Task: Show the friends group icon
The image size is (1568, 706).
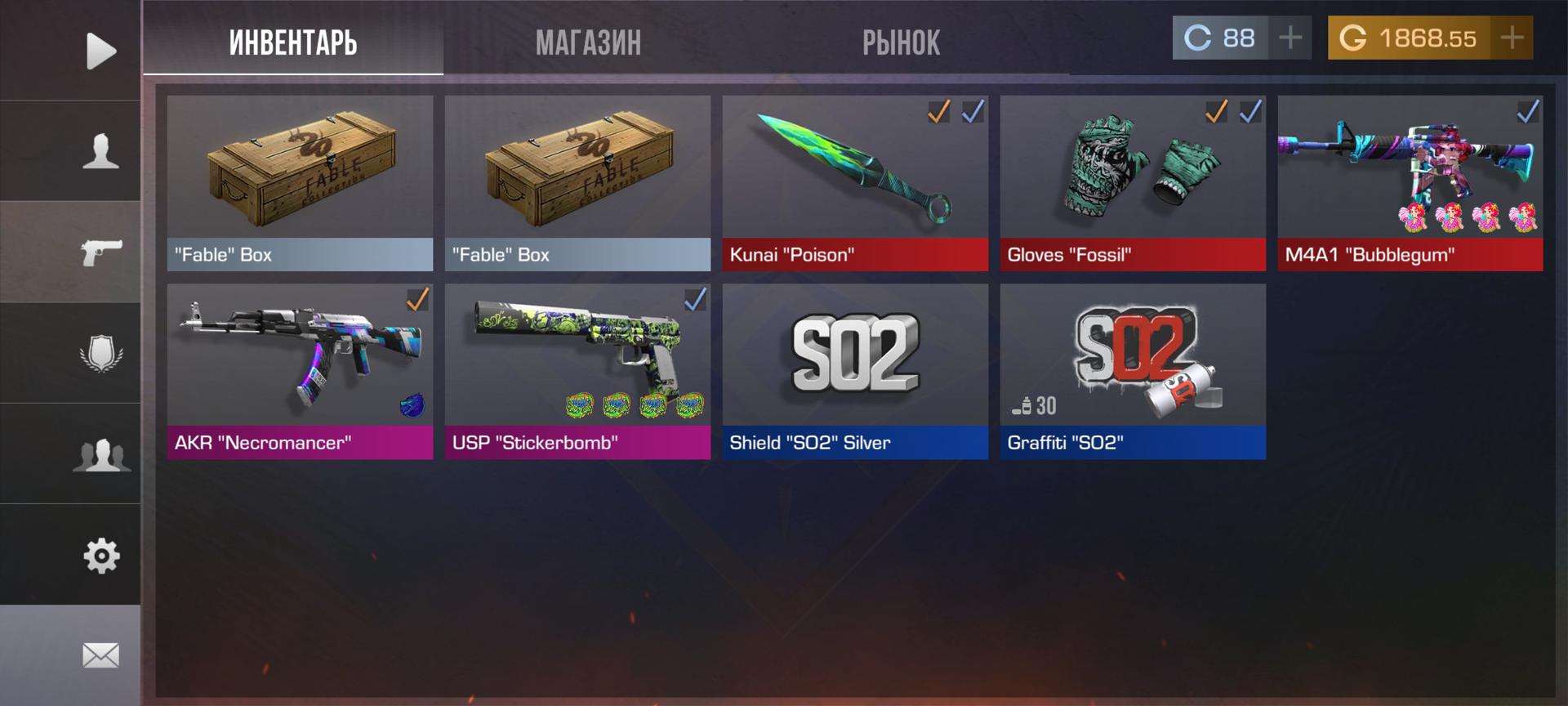Action: click(101, 454)
